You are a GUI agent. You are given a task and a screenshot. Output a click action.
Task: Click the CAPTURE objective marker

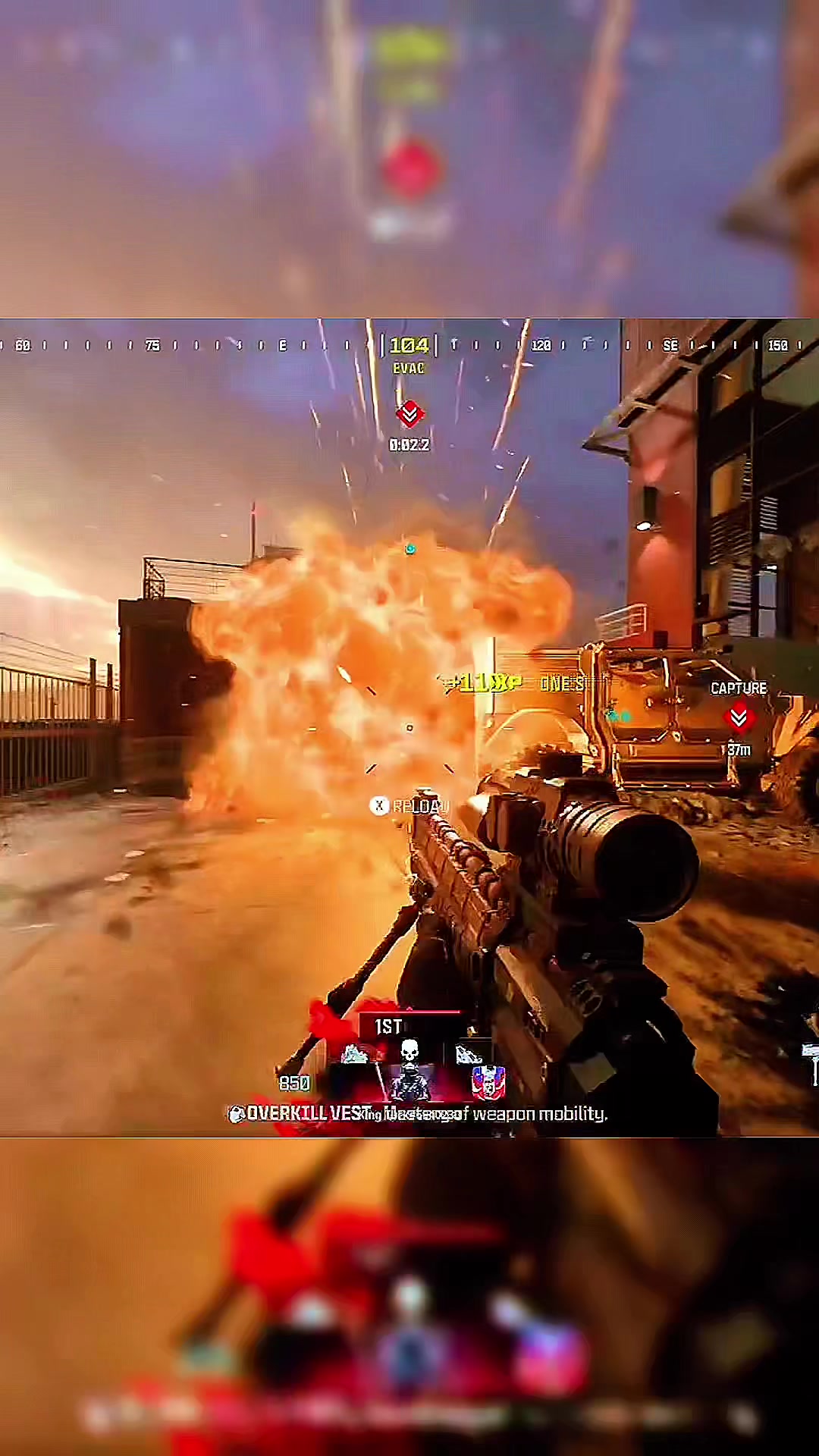738,717
